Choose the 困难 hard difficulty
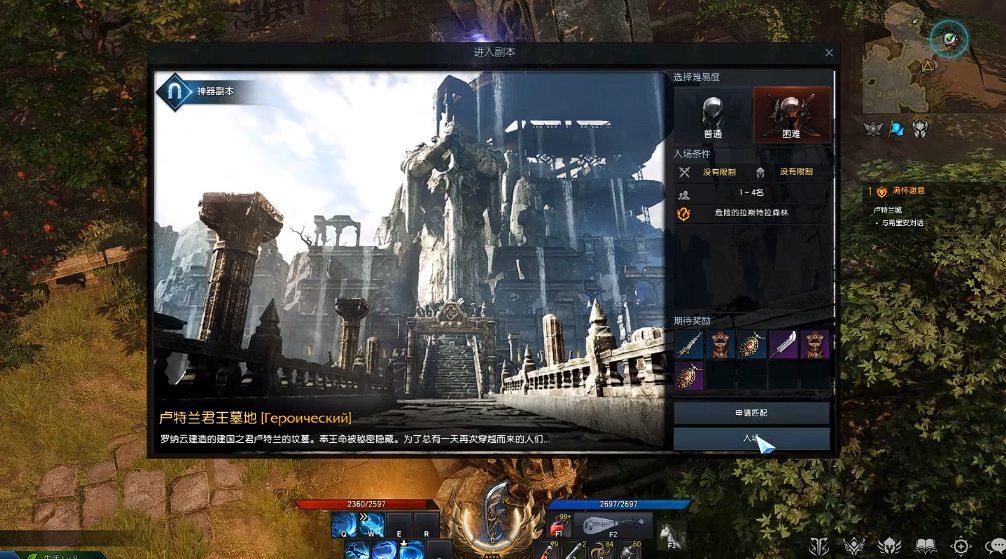Viewport: 1006px width, 559px height. click(792, 114)
